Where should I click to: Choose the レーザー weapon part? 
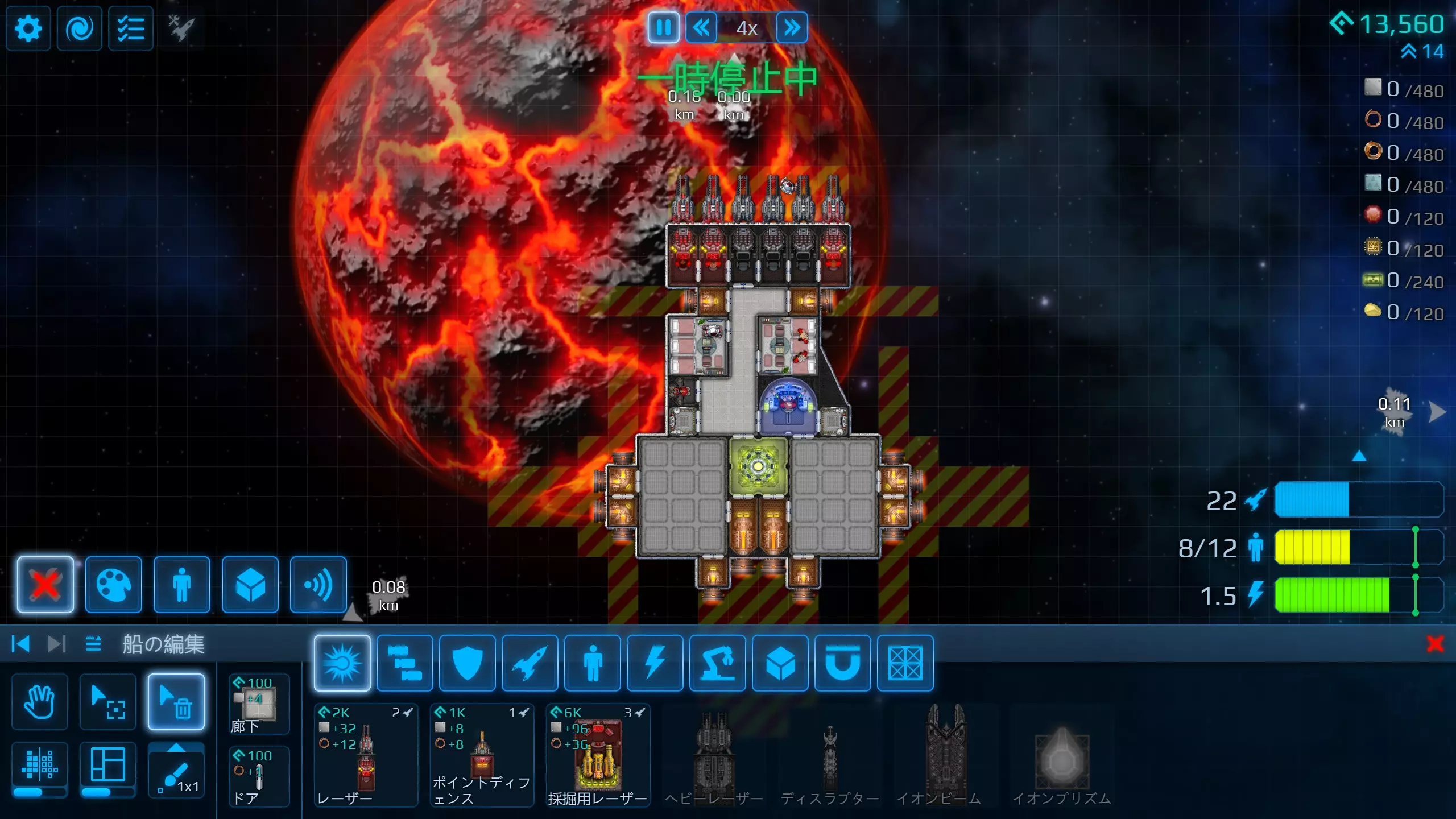point(366,755)
